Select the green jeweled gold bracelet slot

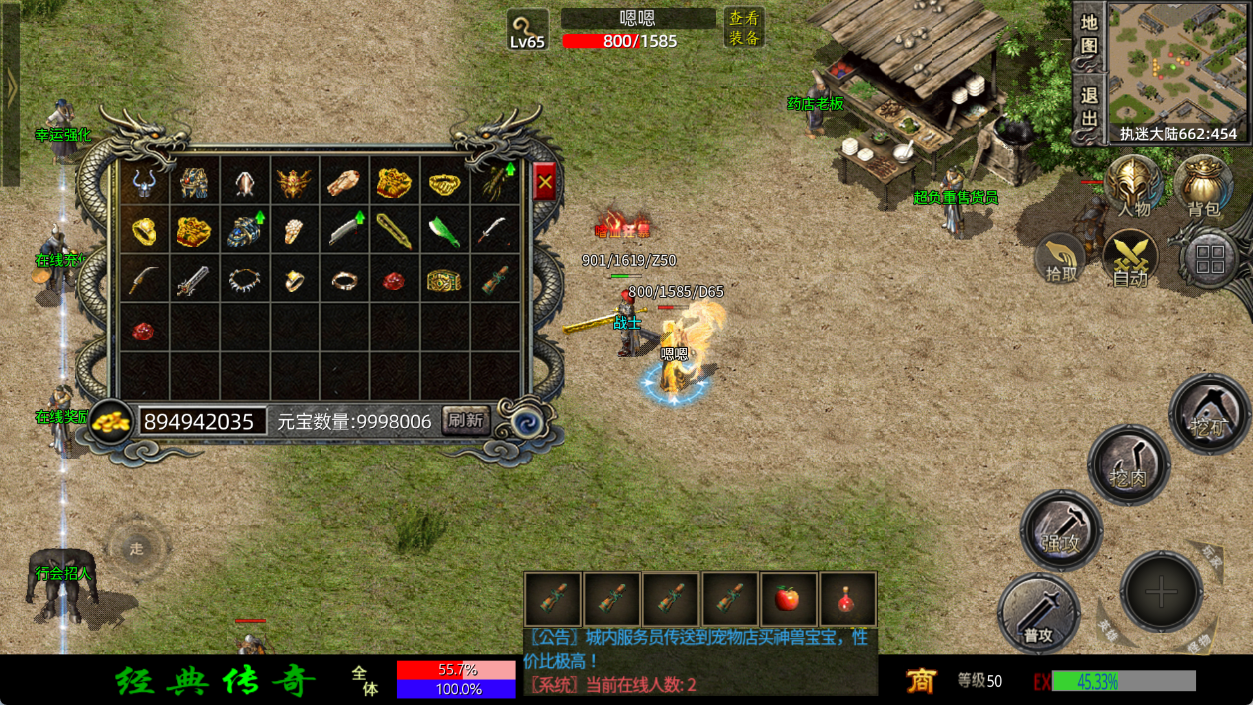[x=445, y=281]
